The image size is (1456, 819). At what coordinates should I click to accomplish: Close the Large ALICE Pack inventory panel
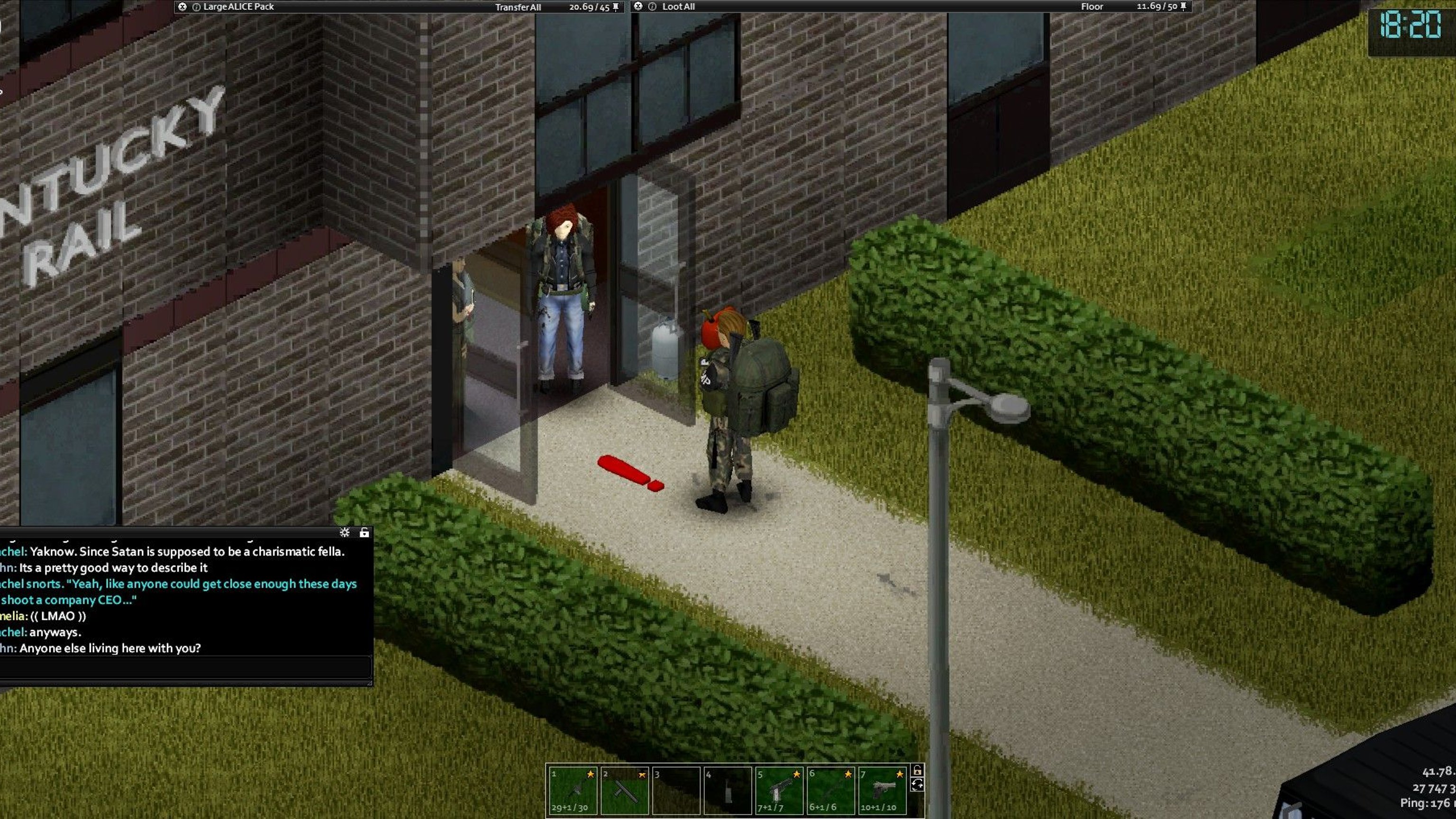click(182, 7)
